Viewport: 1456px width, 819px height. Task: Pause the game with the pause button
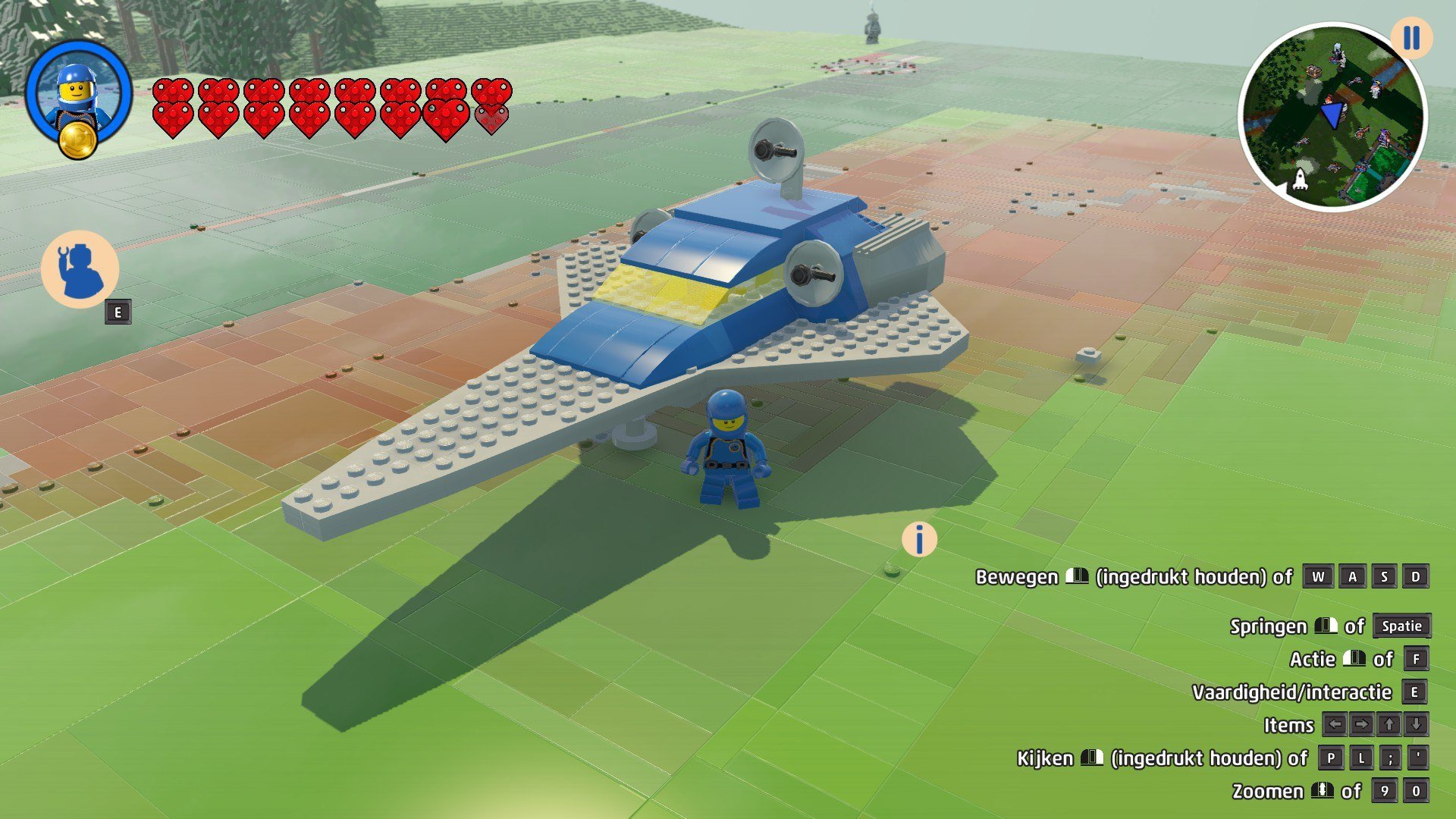pos(1410,38)
